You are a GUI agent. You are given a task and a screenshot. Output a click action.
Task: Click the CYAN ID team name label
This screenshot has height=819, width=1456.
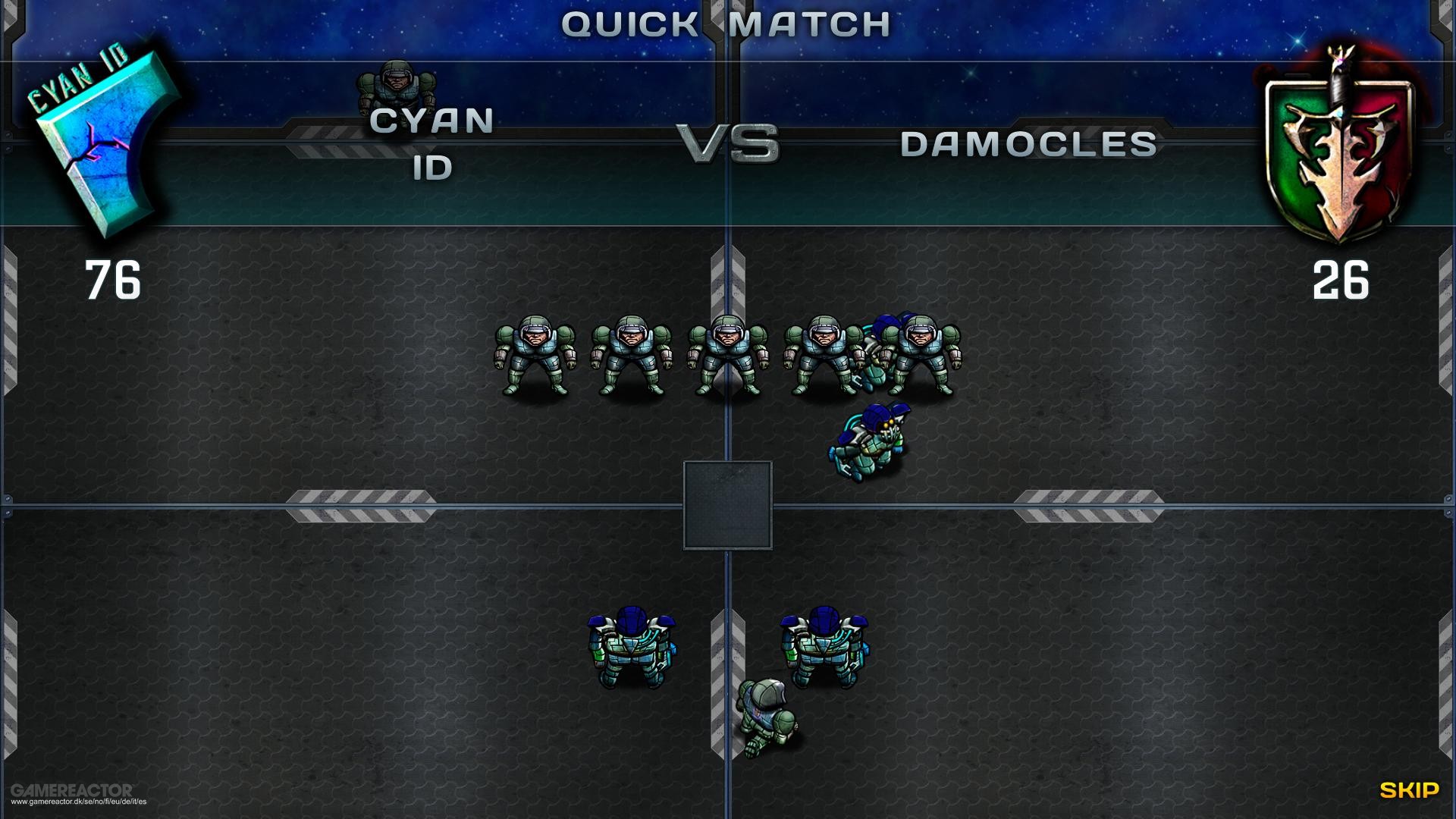pyautogui.click(x=432, y=144)
